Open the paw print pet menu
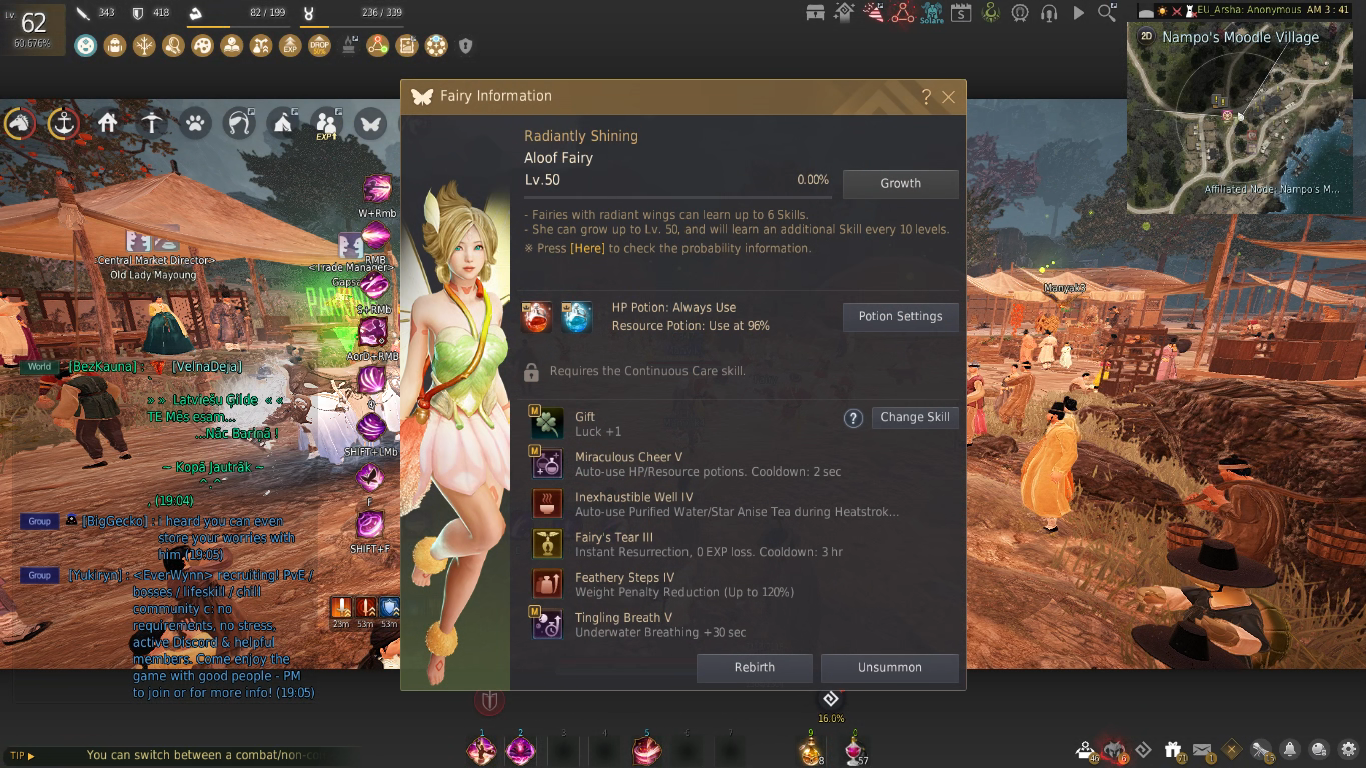This screenshot has width=1366, height=768. click(195, 124)
